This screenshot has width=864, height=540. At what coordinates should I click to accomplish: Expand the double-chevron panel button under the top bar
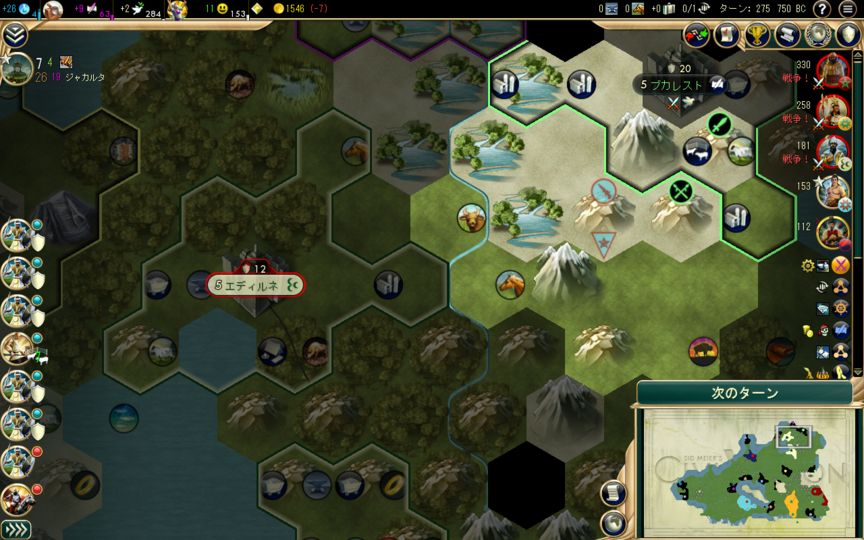click(x=15, y=35)
